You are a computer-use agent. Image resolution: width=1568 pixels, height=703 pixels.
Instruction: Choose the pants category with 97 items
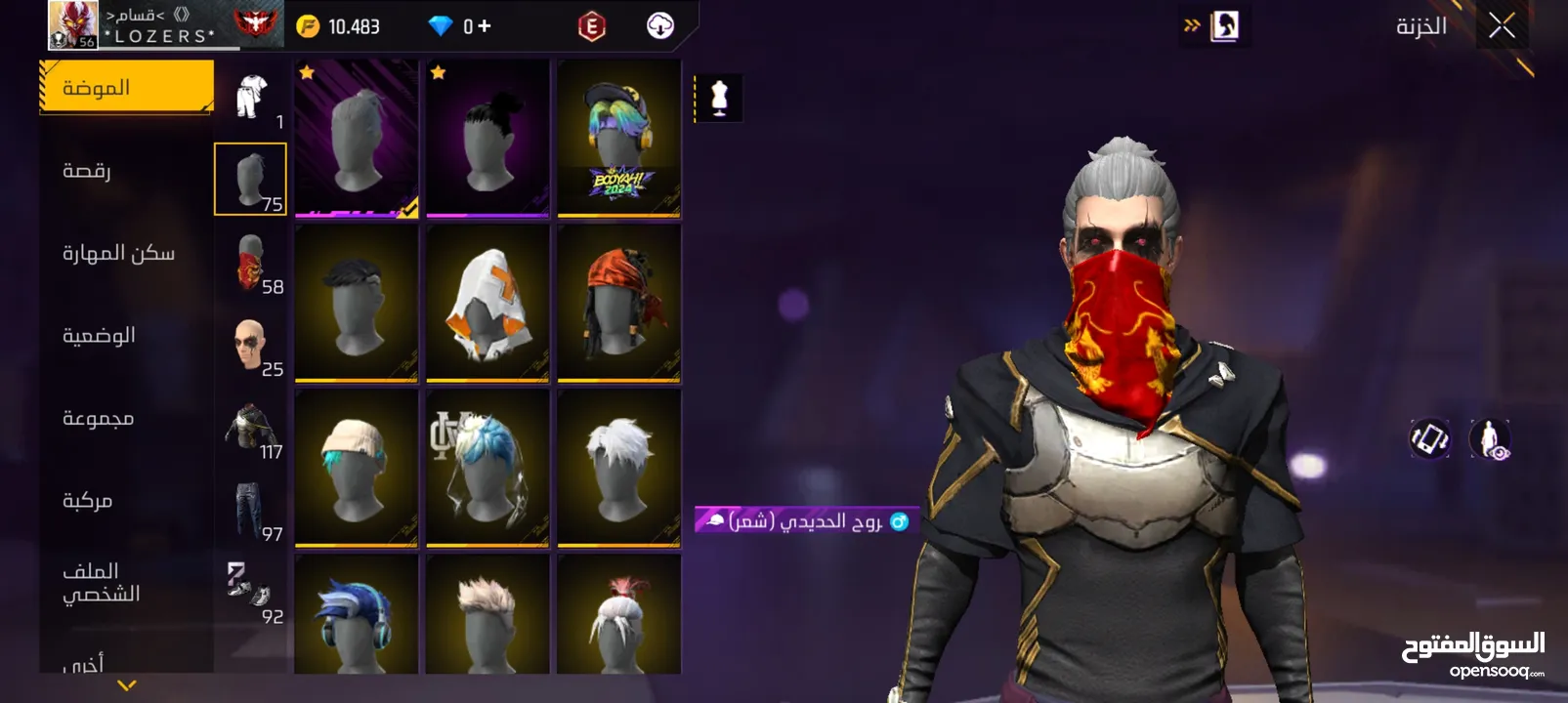pos(251,510)
